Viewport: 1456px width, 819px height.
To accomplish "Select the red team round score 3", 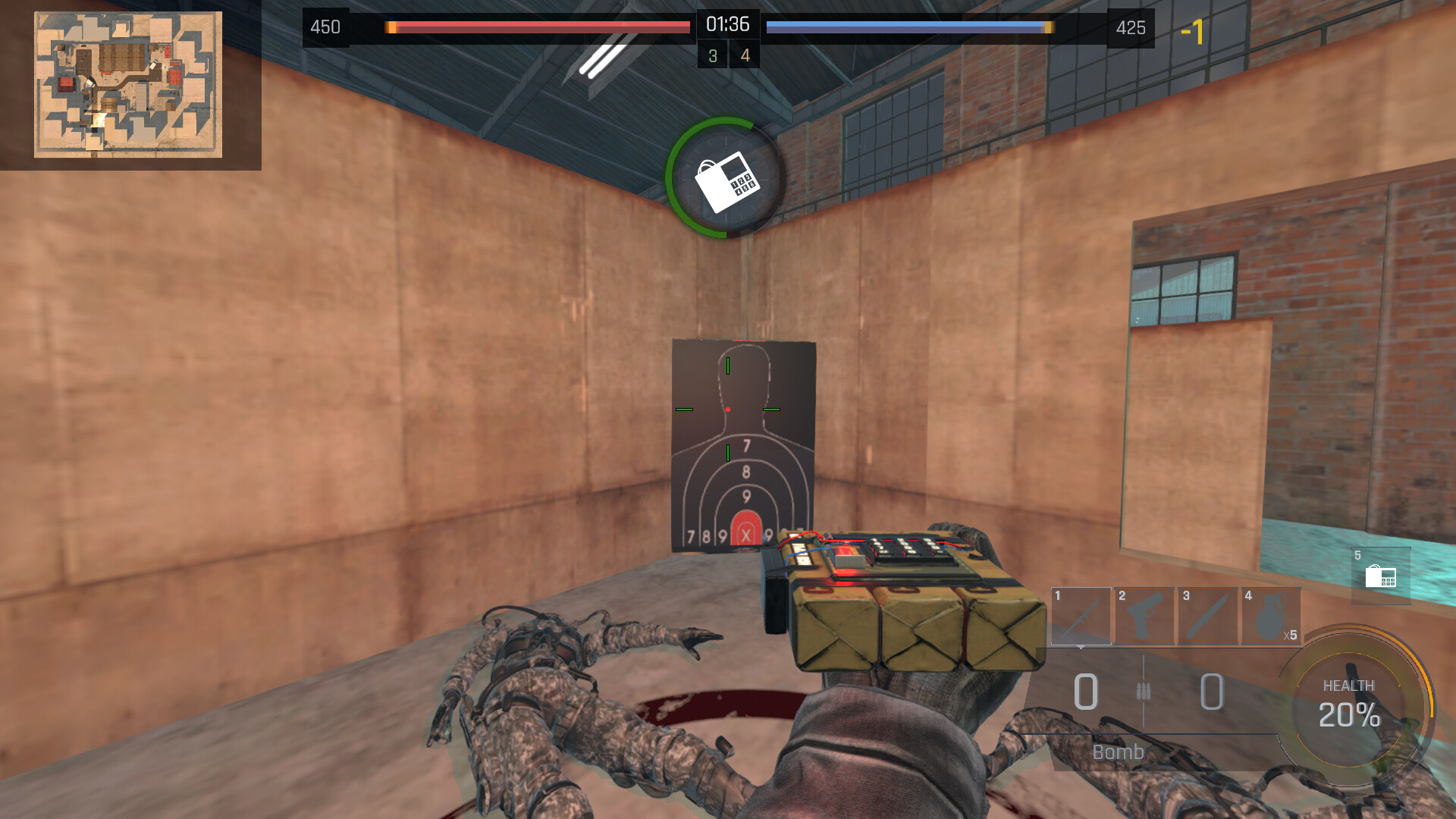I will [711, 55].
